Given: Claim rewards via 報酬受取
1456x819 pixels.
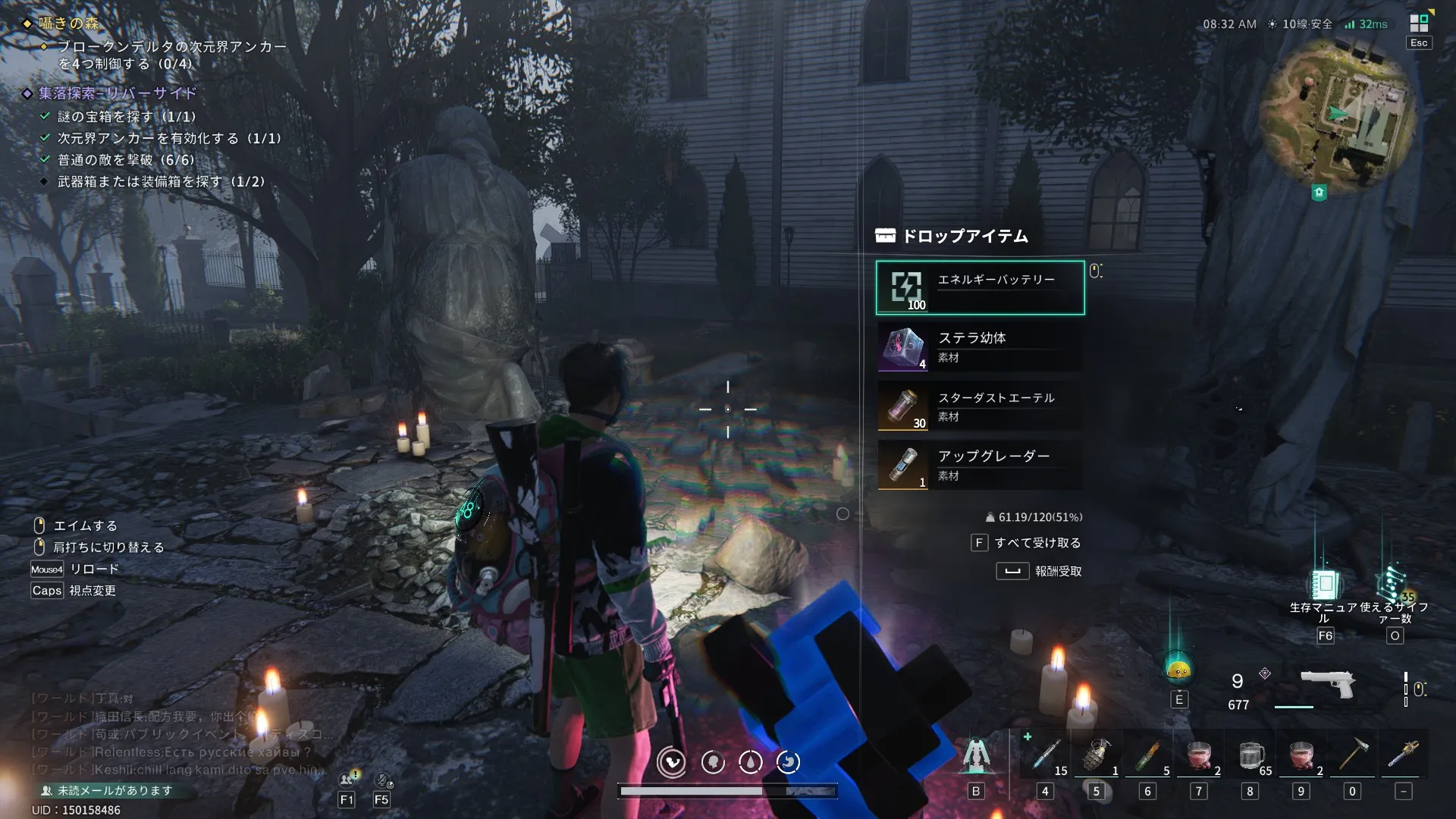Looking at the screenshot, I should click(1040, 571).
